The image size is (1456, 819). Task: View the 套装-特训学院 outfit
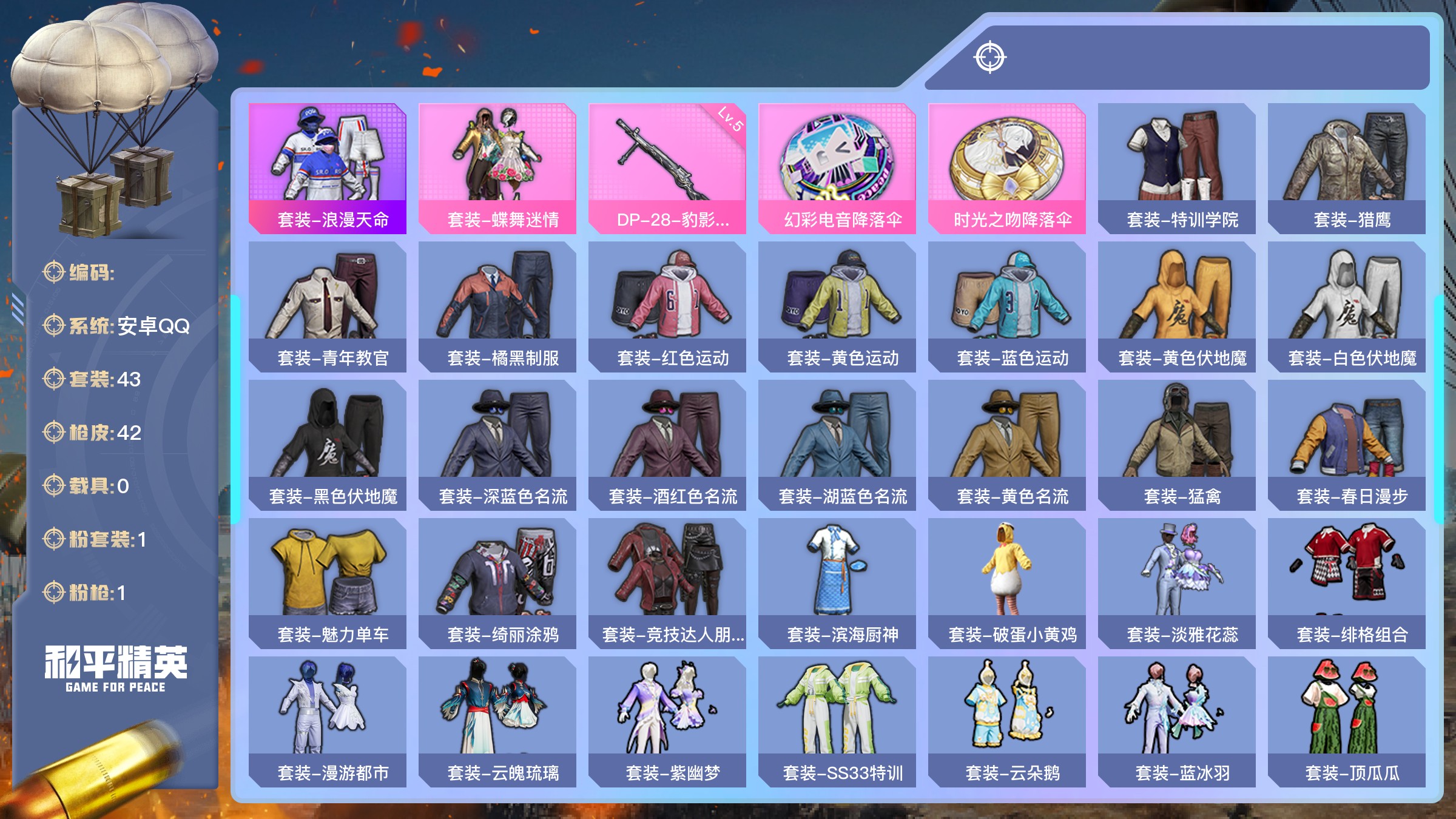[x=1177, y=168]
